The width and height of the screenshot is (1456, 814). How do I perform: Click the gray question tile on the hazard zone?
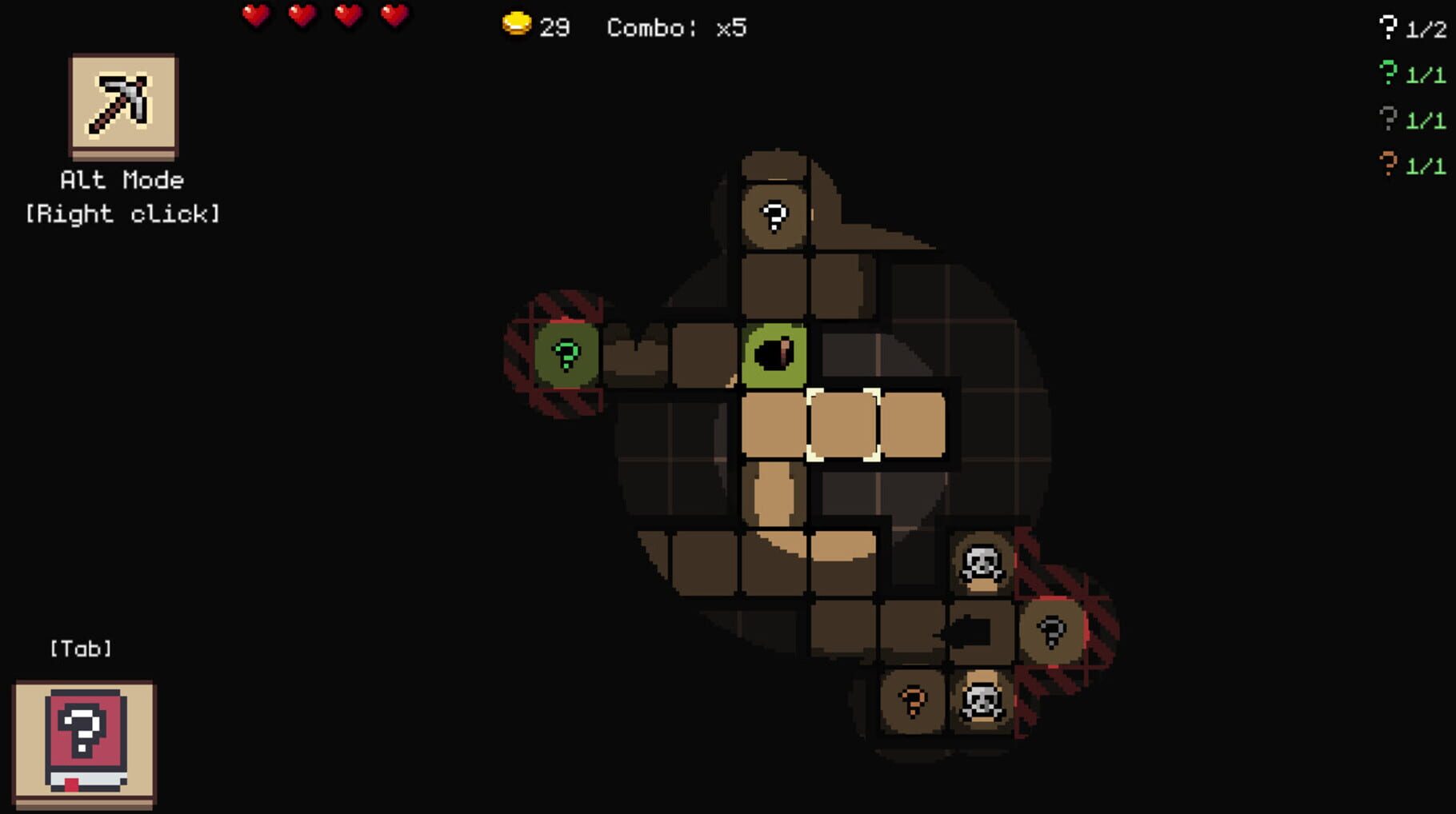click(1052, 631)
